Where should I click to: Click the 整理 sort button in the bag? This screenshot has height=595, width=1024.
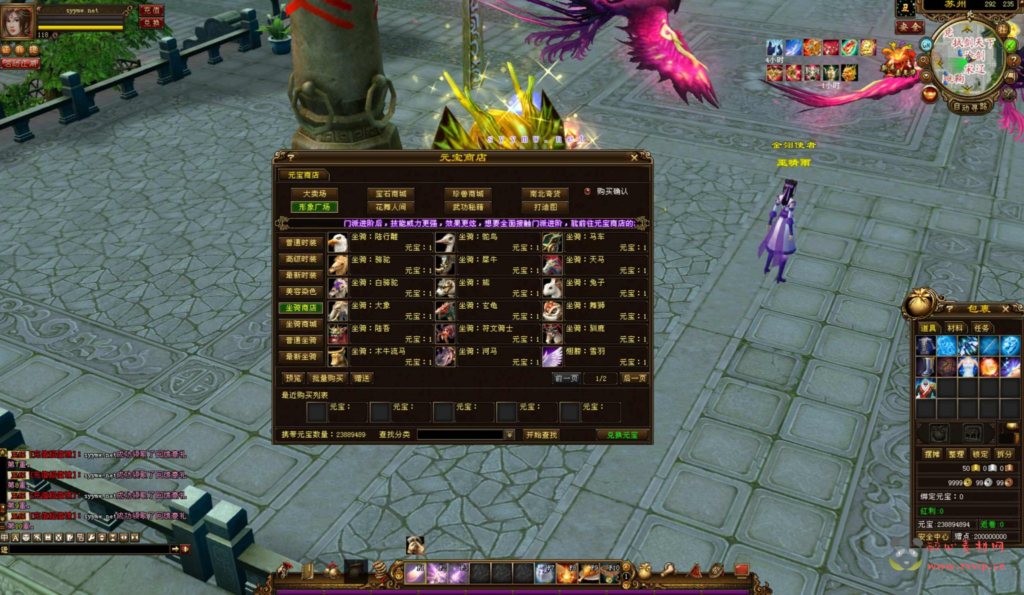pos(955,453)
